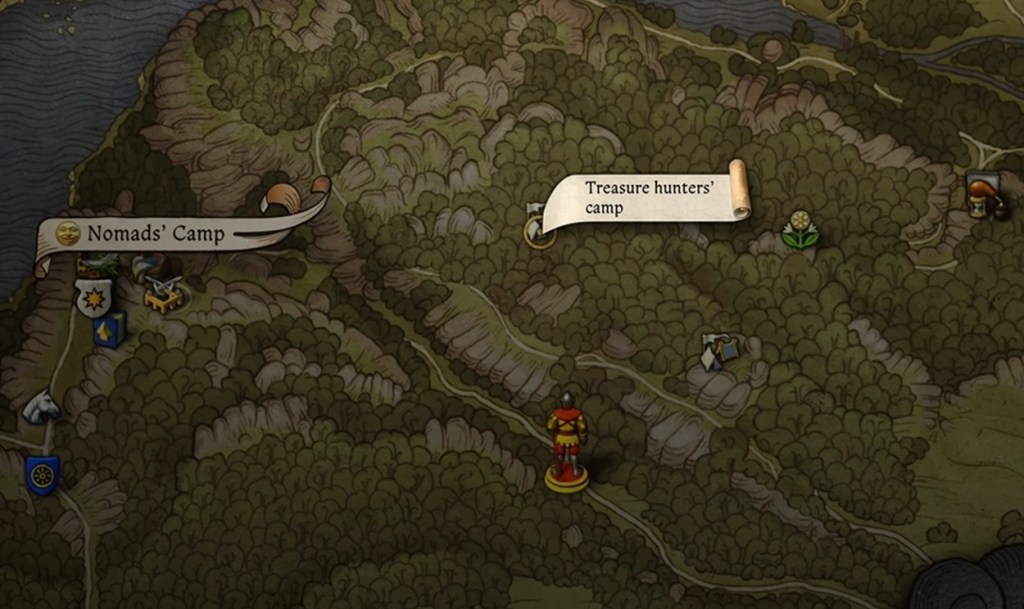This screenshot has height=609, width=1024.
Task: Select the Treasure hunters' camp circled marker
Action: point(539,232)
